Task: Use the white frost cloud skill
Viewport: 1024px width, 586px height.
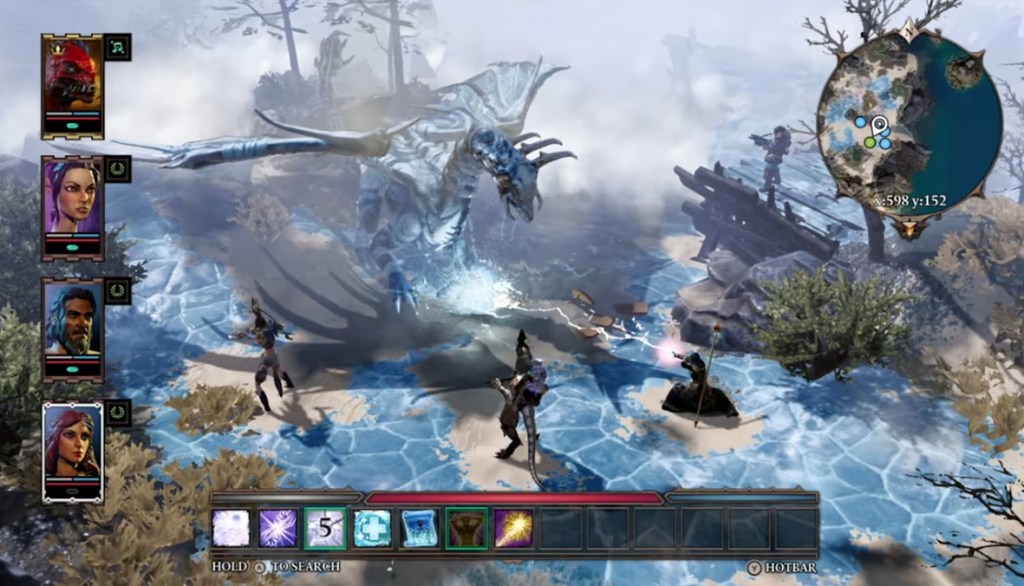Action: (231, 528)
